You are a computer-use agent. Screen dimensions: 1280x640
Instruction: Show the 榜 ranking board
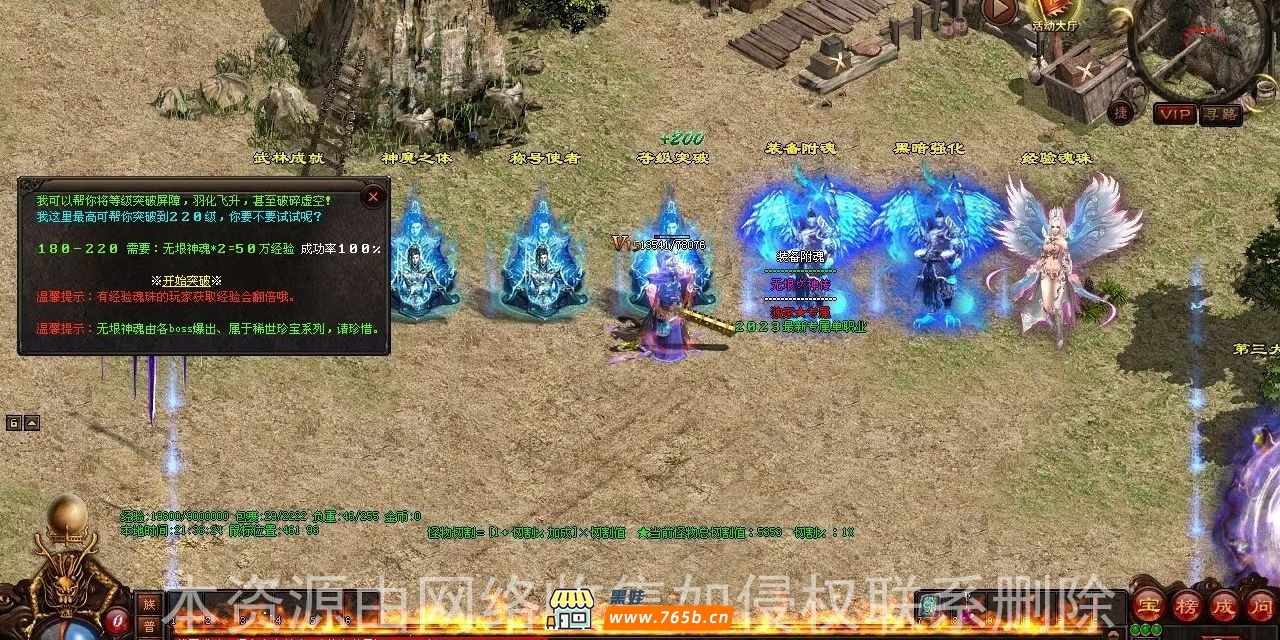[1186, 604]
